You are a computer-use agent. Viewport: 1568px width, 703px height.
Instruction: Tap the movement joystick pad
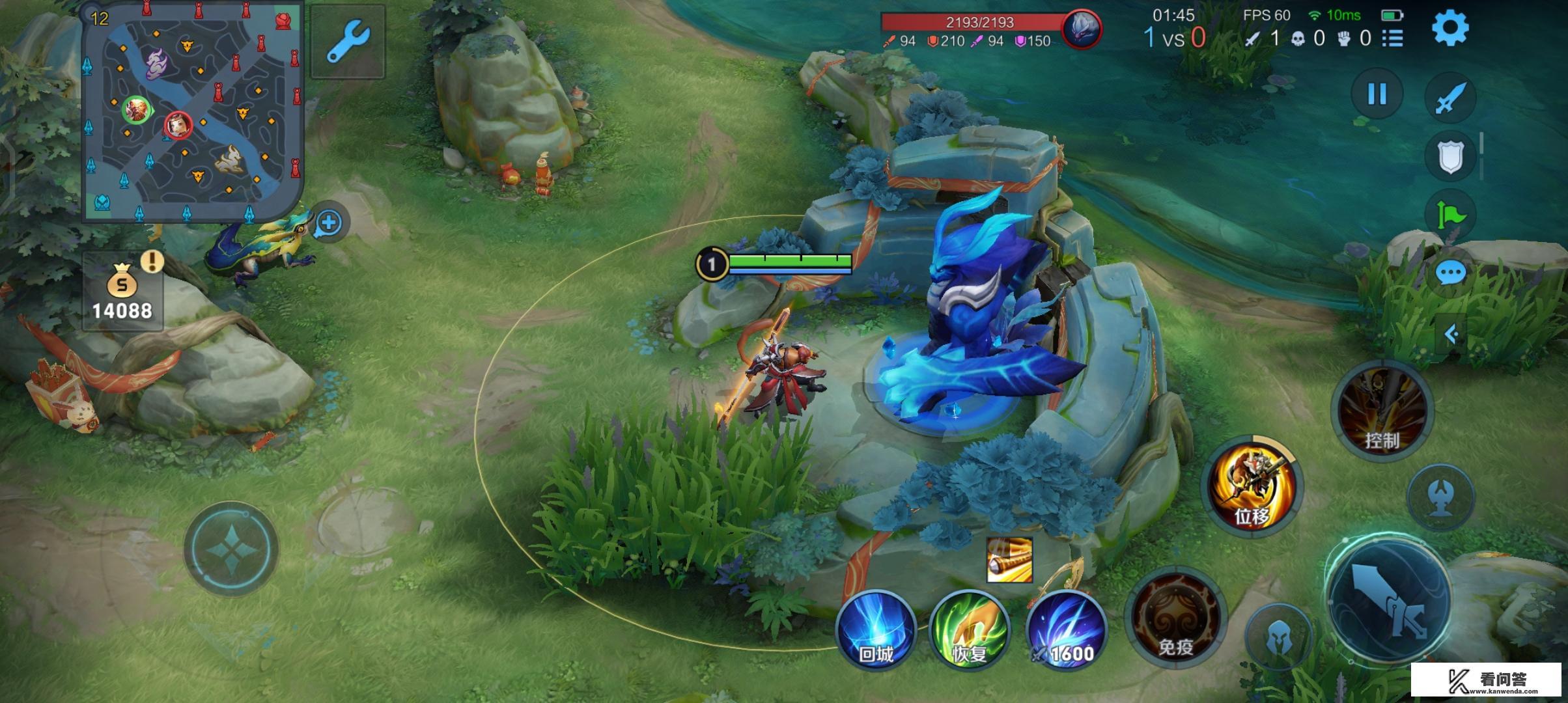point(231,548)
